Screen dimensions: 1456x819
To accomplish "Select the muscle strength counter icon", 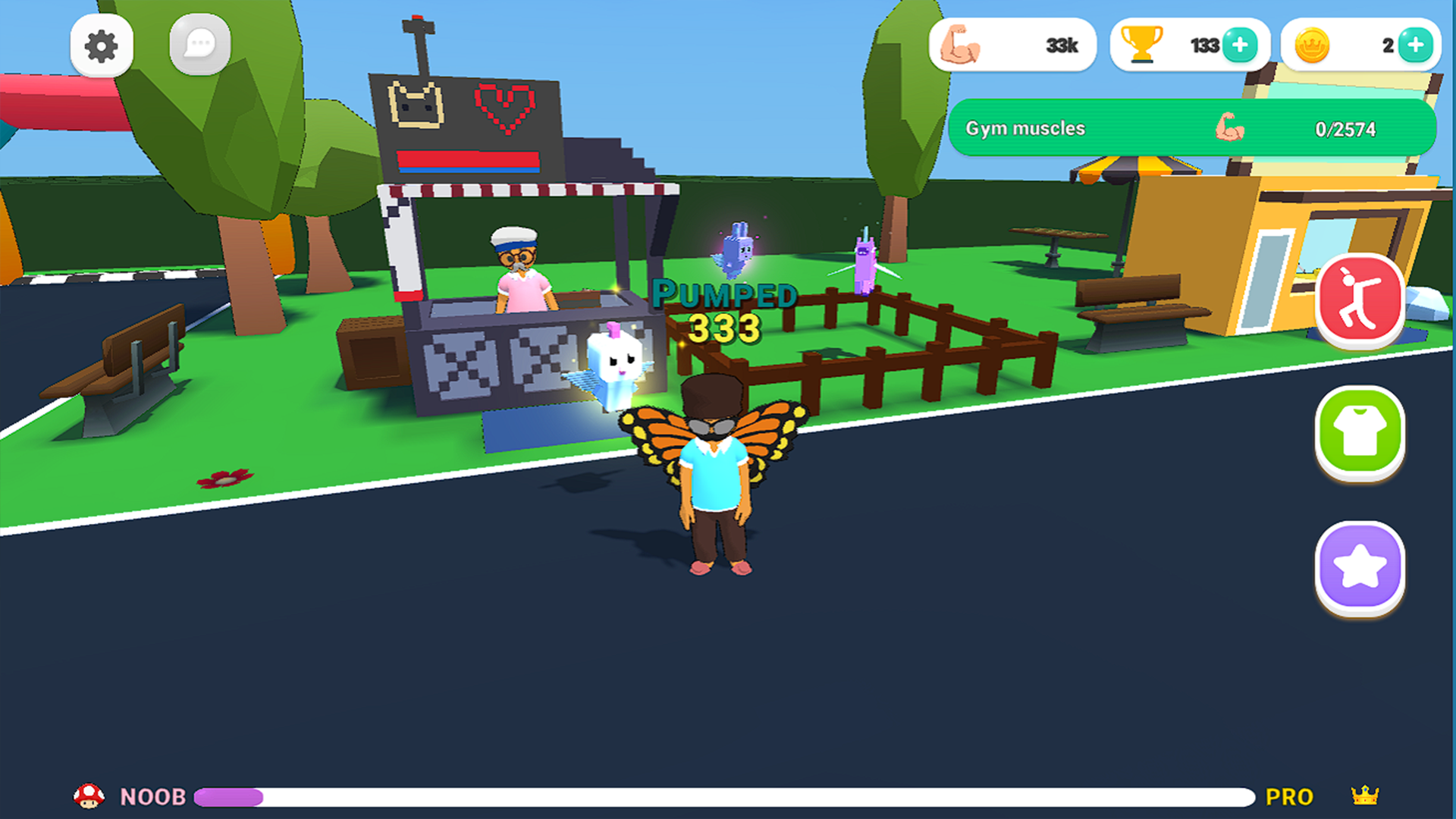I will coord(962,44).
